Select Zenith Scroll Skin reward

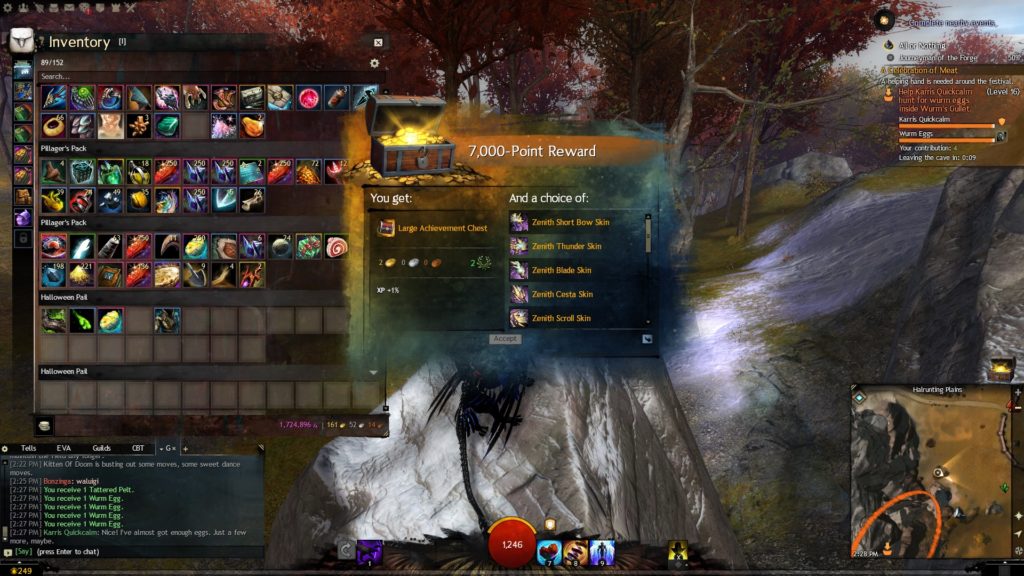pyautogui.click(x=561, y=318)
